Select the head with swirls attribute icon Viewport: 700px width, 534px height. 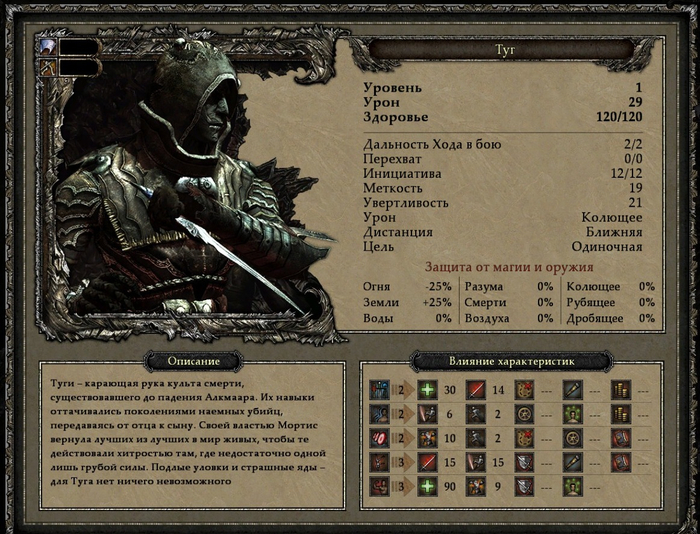(380, 413)
